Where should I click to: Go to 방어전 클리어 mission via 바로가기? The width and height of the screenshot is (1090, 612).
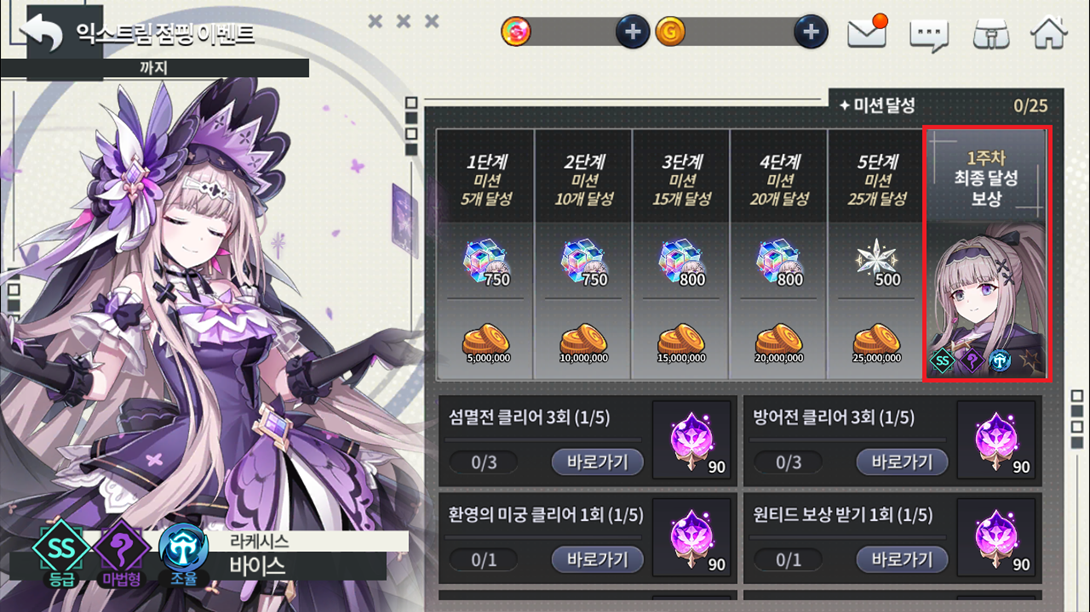[x=901, y=462]
